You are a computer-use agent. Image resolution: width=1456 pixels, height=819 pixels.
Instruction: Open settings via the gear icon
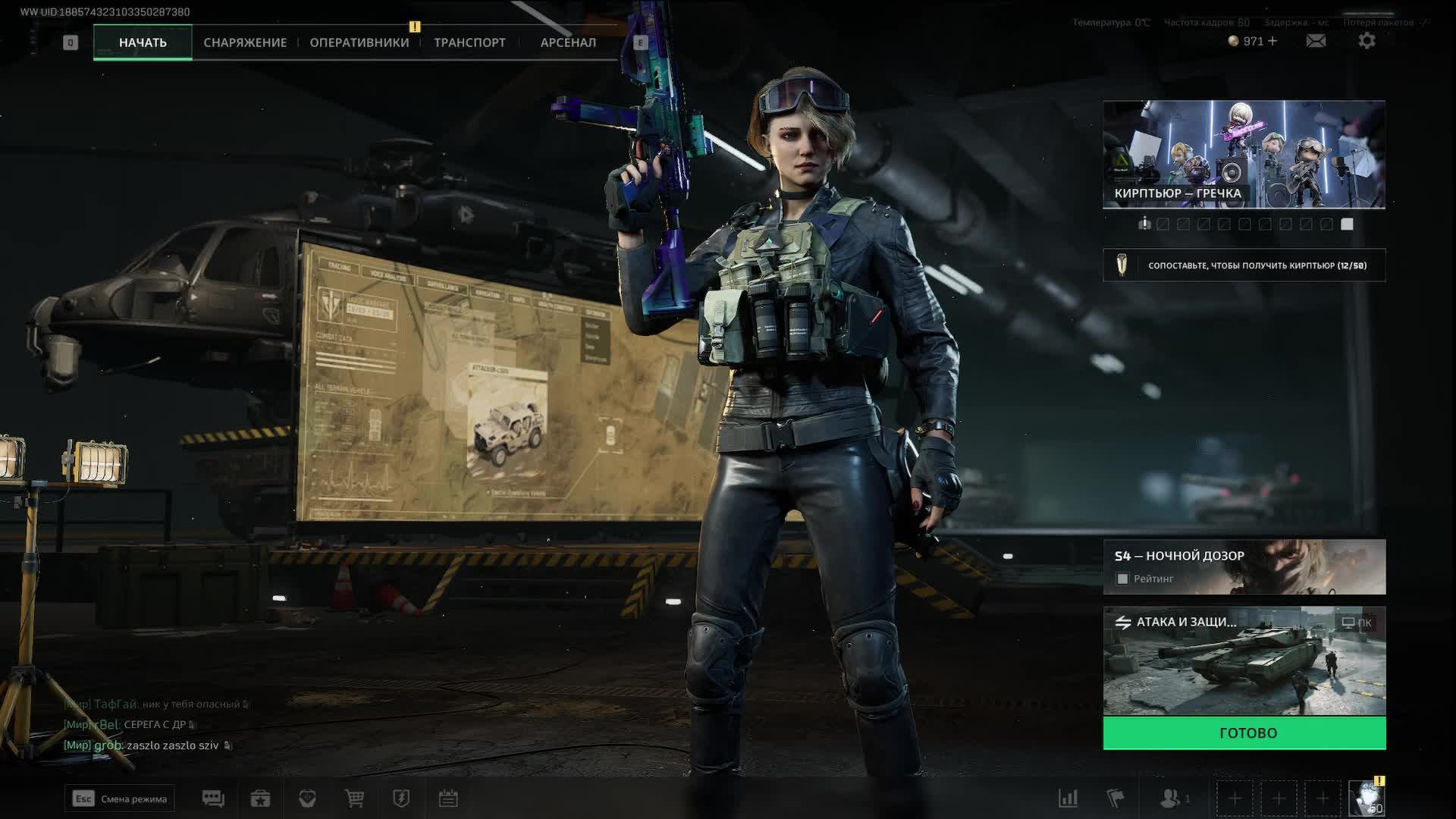tap(1367, 41)
